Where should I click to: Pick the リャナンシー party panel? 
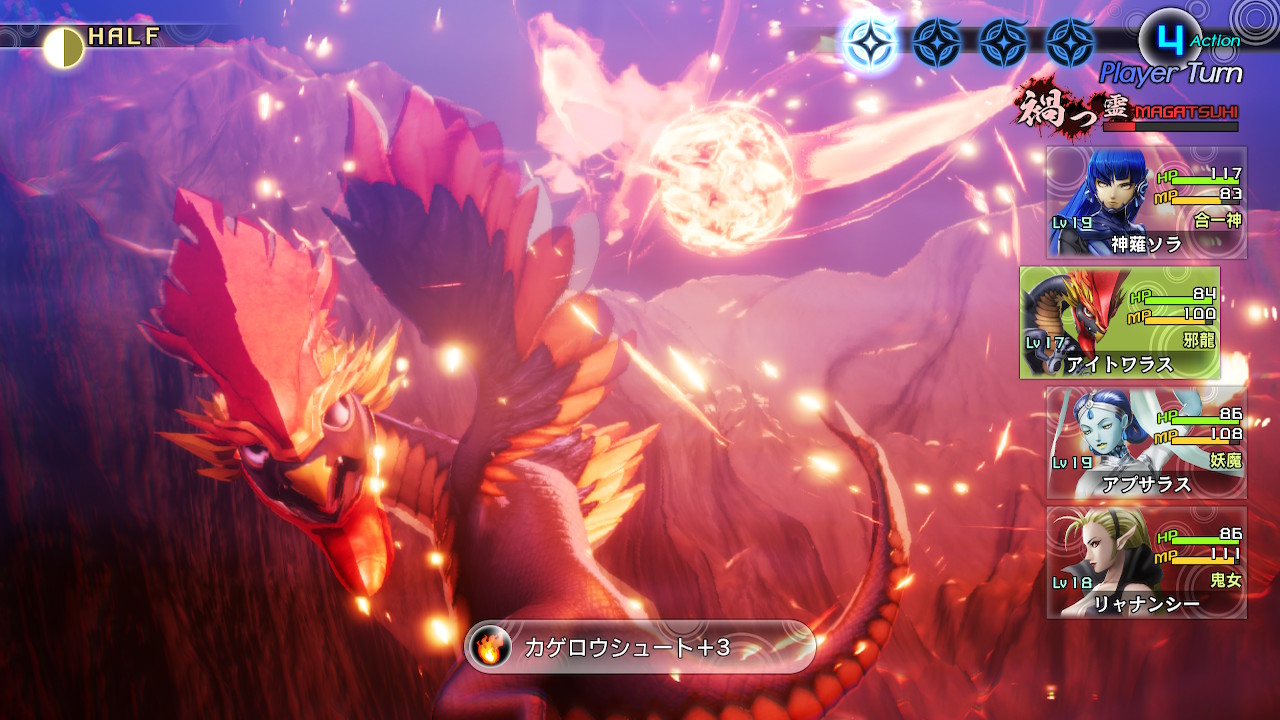click(1146, 562)
